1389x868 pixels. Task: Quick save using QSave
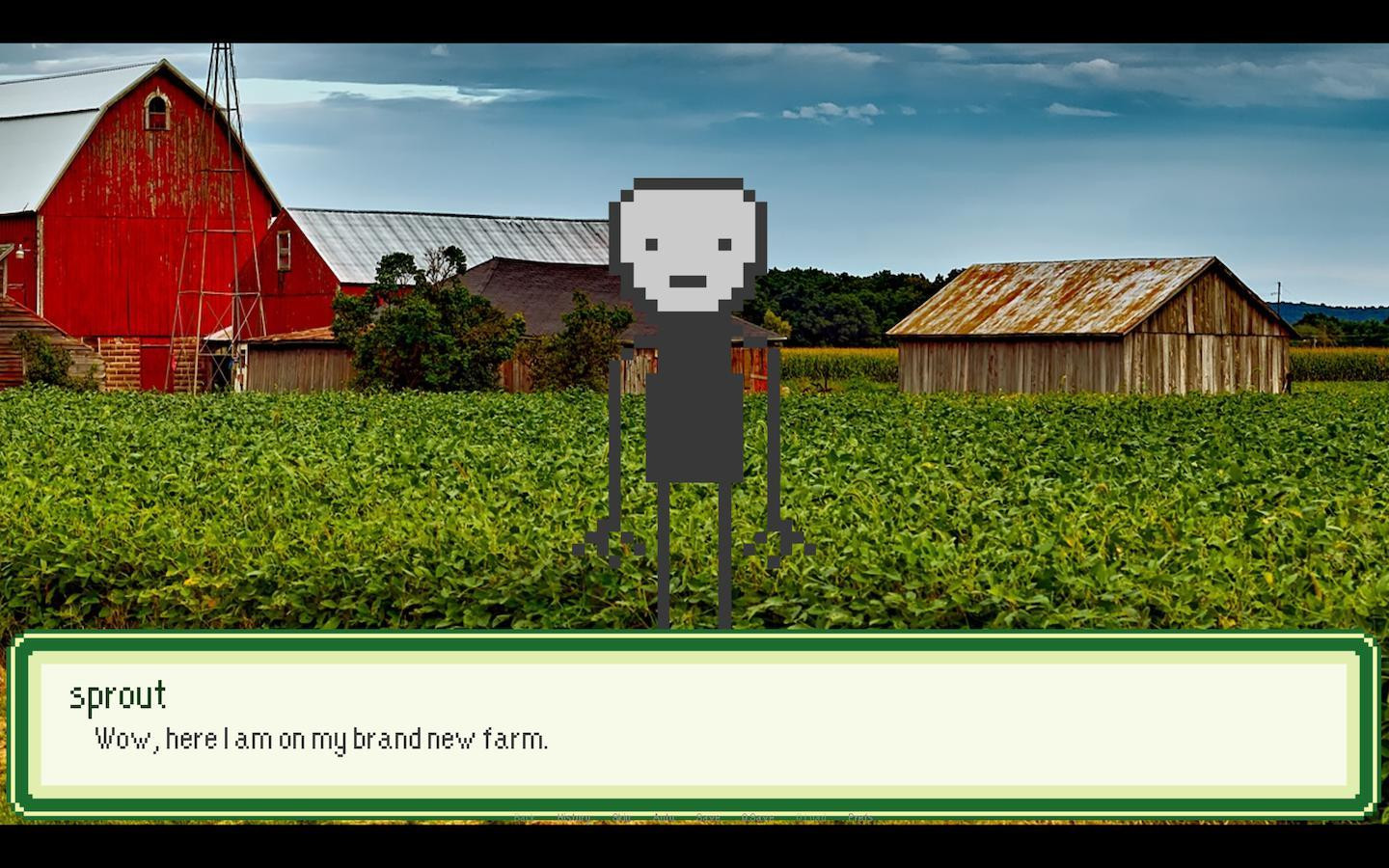[758, 816]
